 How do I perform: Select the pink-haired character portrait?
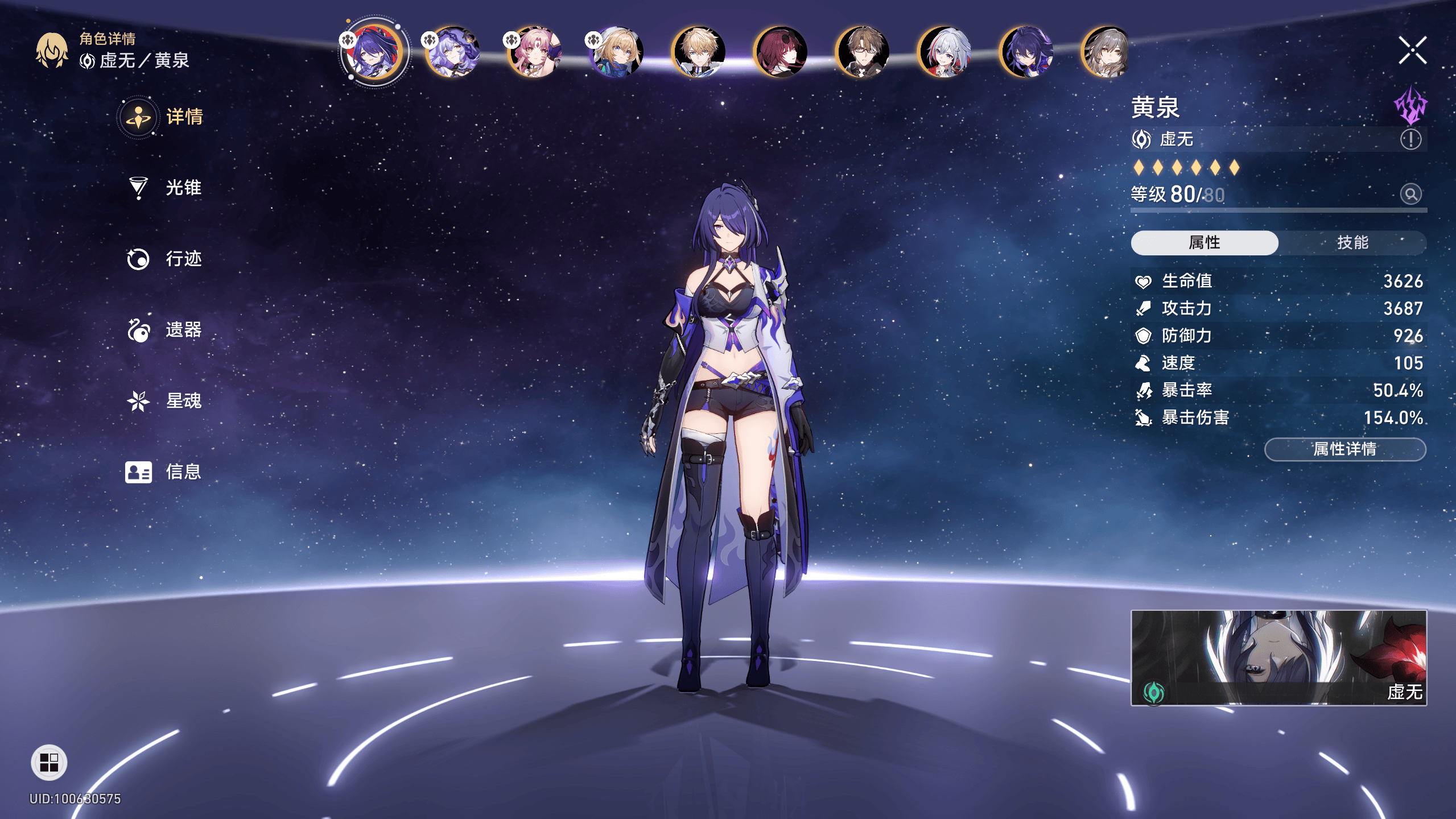click(535, 52)
